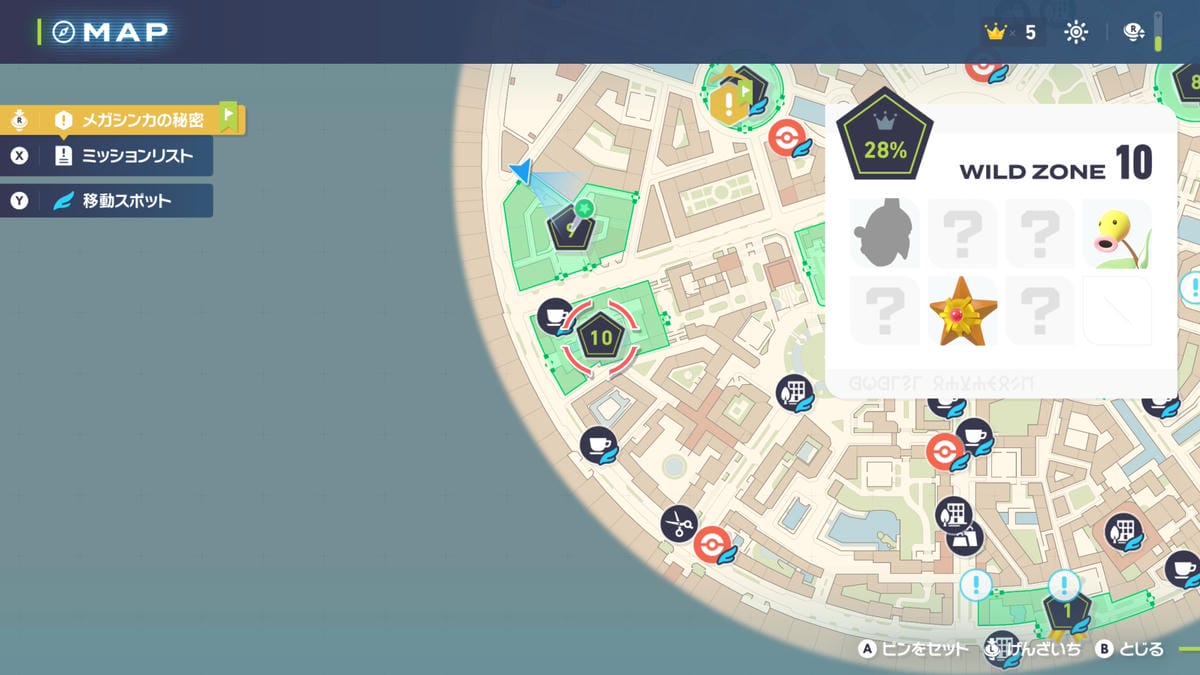Select the Wild Zone 10 map marker
Screen dimensions: 1200x675
(x=600, y=338)
